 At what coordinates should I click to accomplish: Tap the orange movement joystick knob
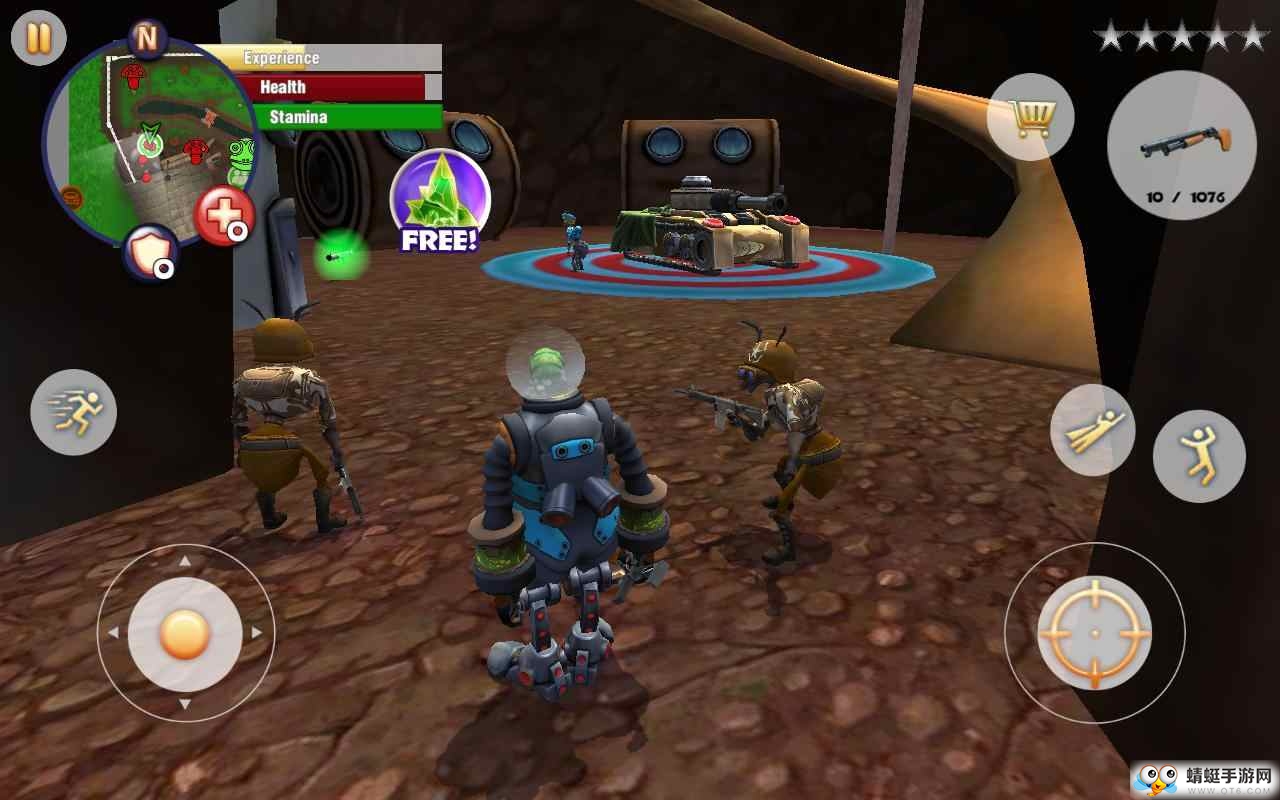[185, 632]
